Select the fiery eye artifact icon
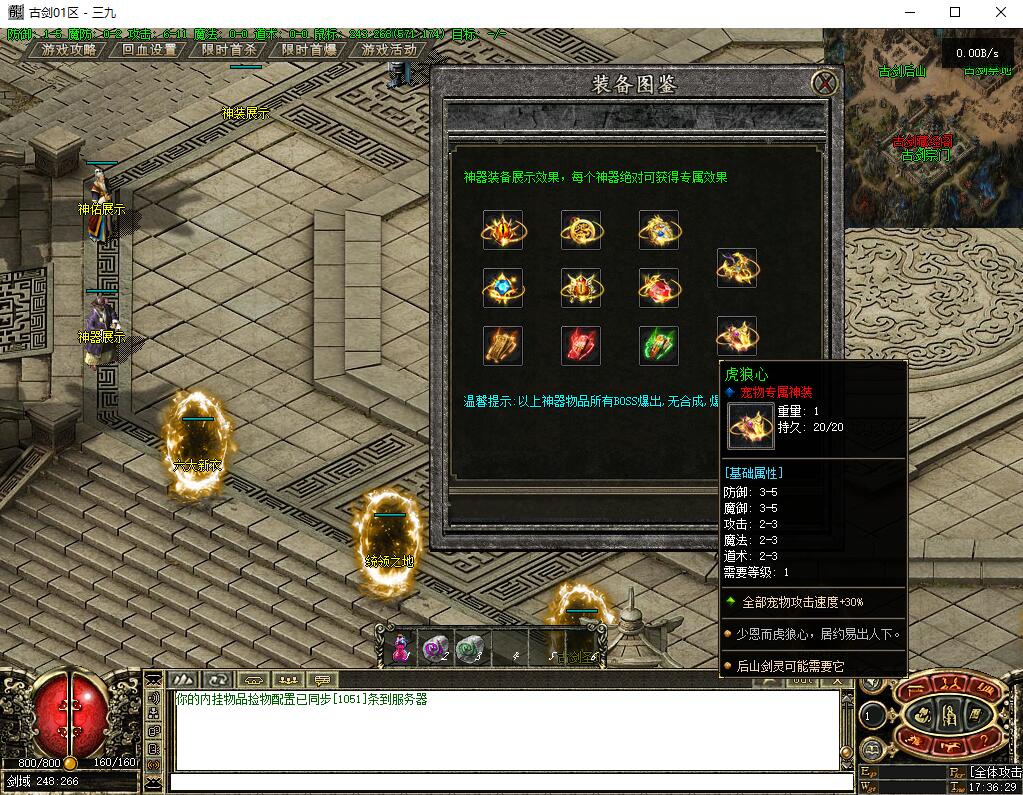 click(503, 230)
